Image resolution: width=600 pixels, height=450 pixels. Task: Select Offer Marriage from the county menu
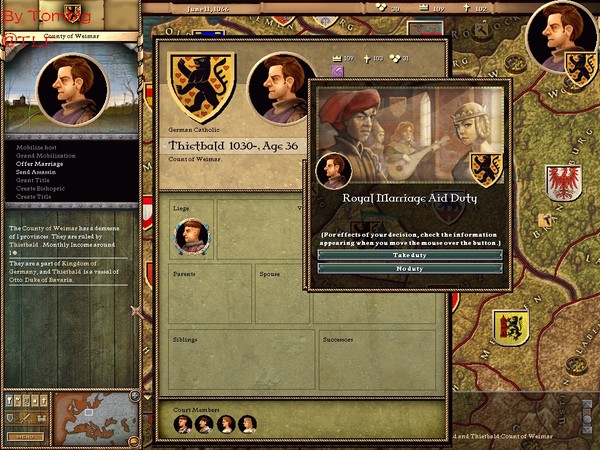(40, 164)
